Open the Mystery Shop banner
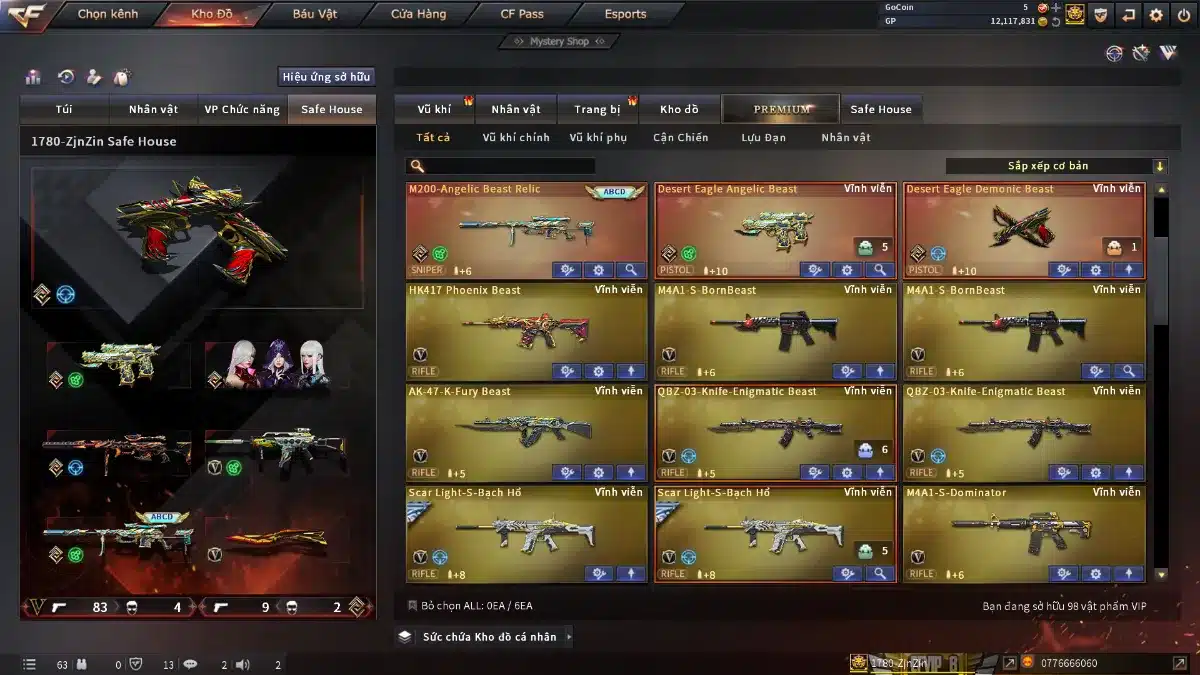Image resolution: width=1200 pixels, height=675 pixels. (x=559, y=41)
